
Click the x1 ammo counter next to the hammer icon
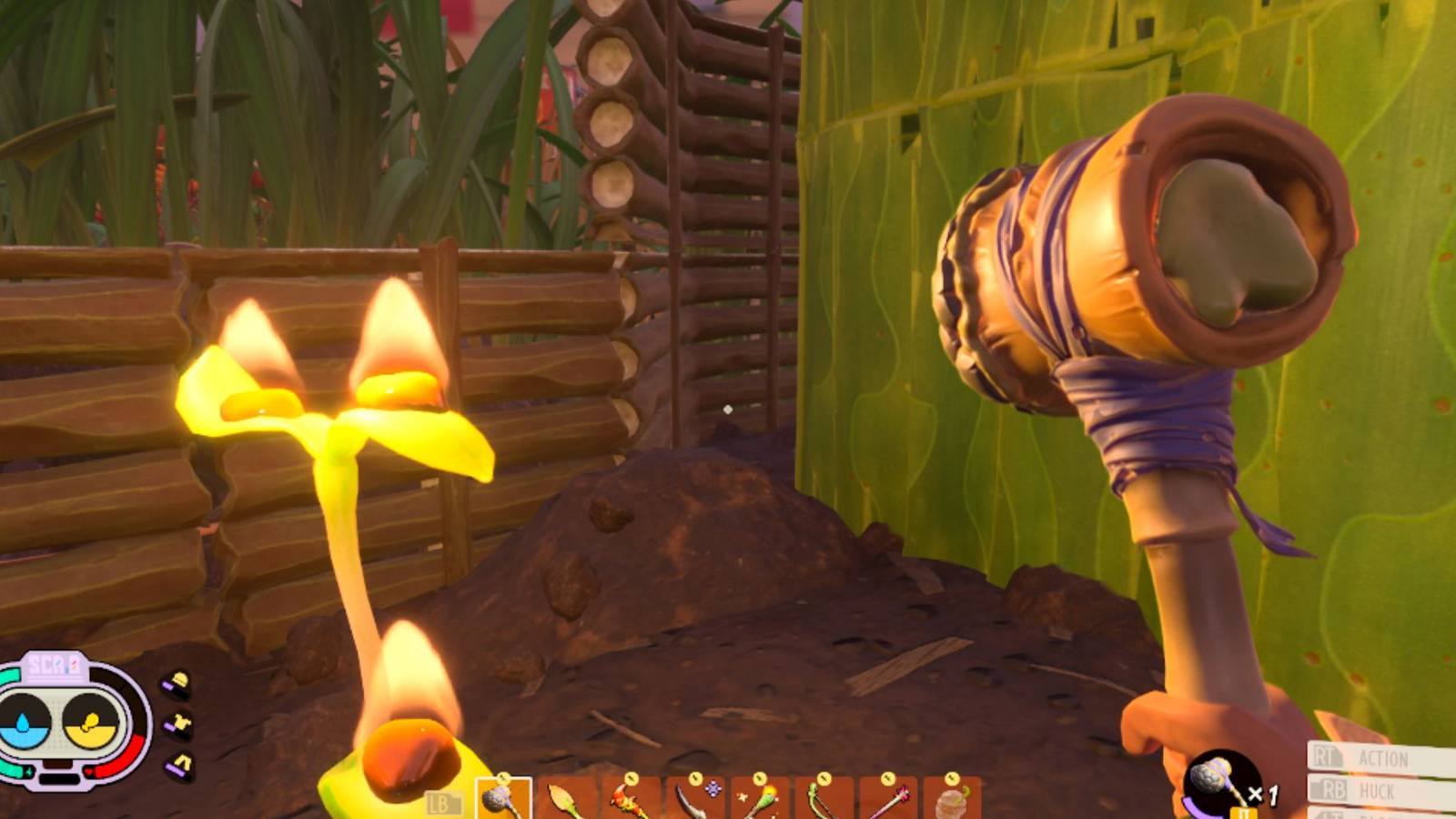1265,794
